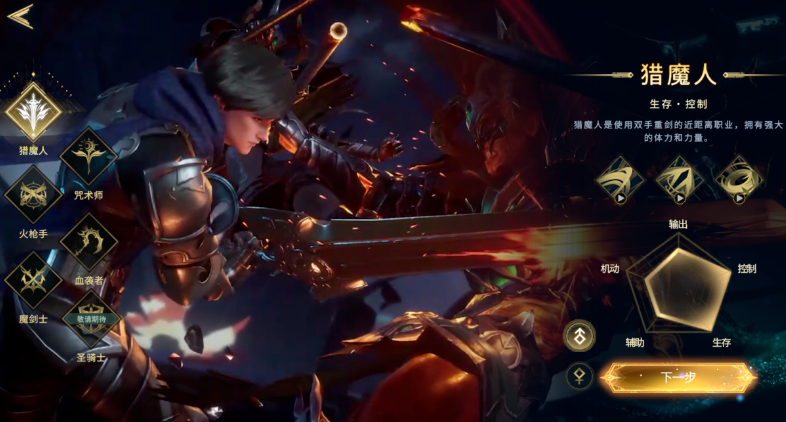Screen dimensions: 786x422
Task: Play the spinning ring skill preview
Action: point(738,180)
